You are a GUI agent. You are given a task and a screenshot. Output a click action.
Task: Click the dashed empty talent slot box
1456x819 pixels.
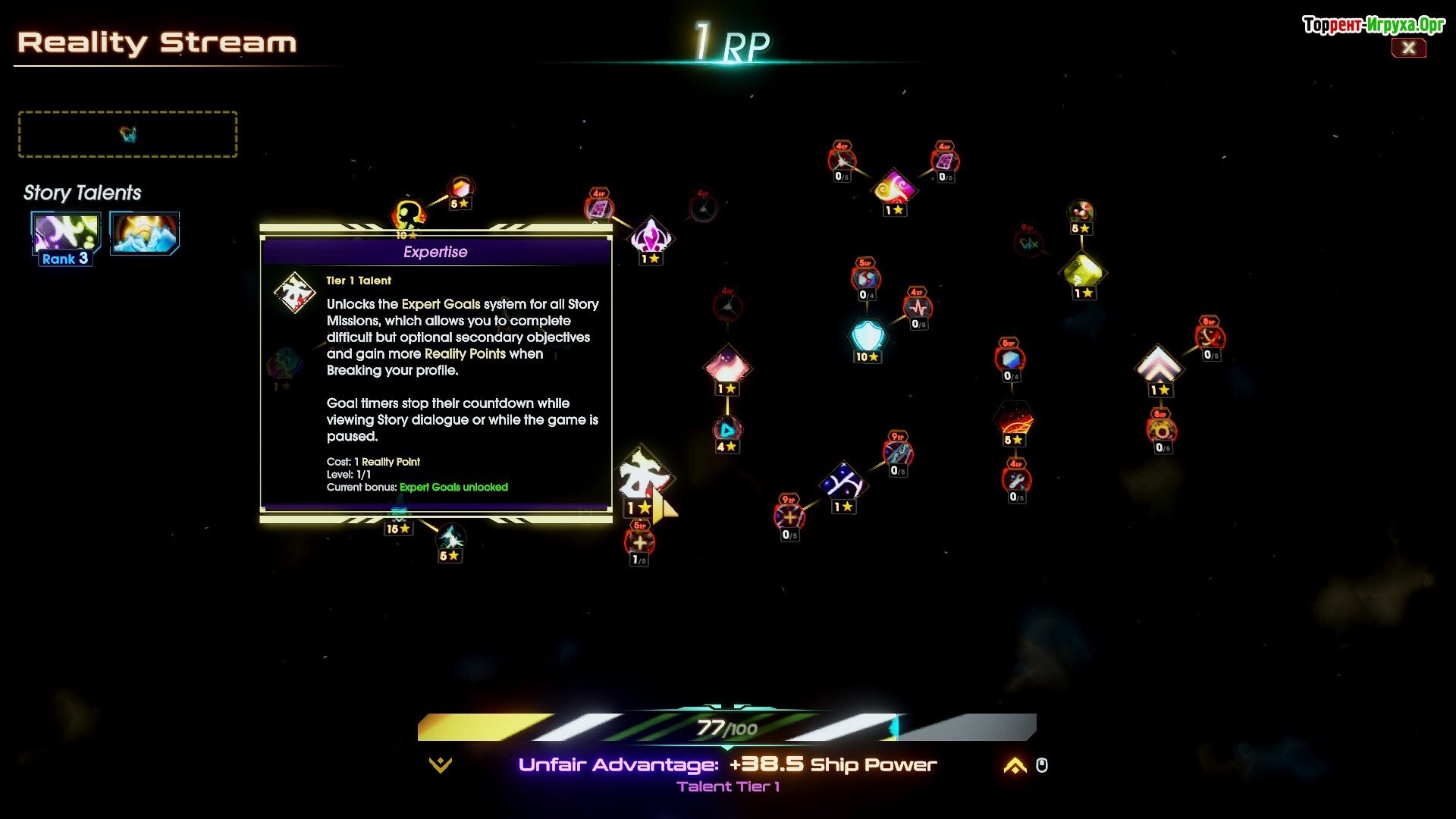point(127,134)
